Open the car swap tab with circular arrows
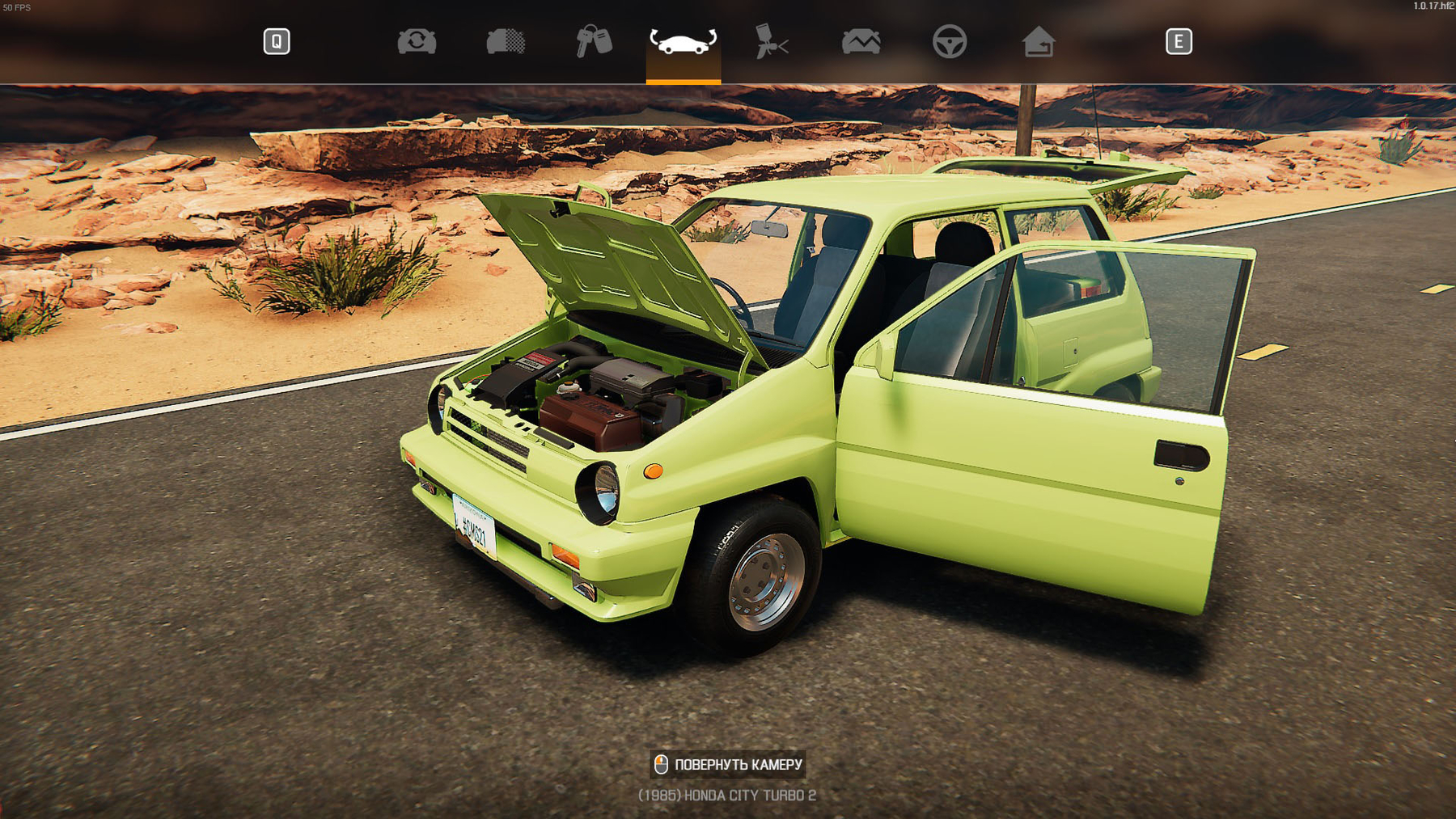 click(x=417, y=41)
